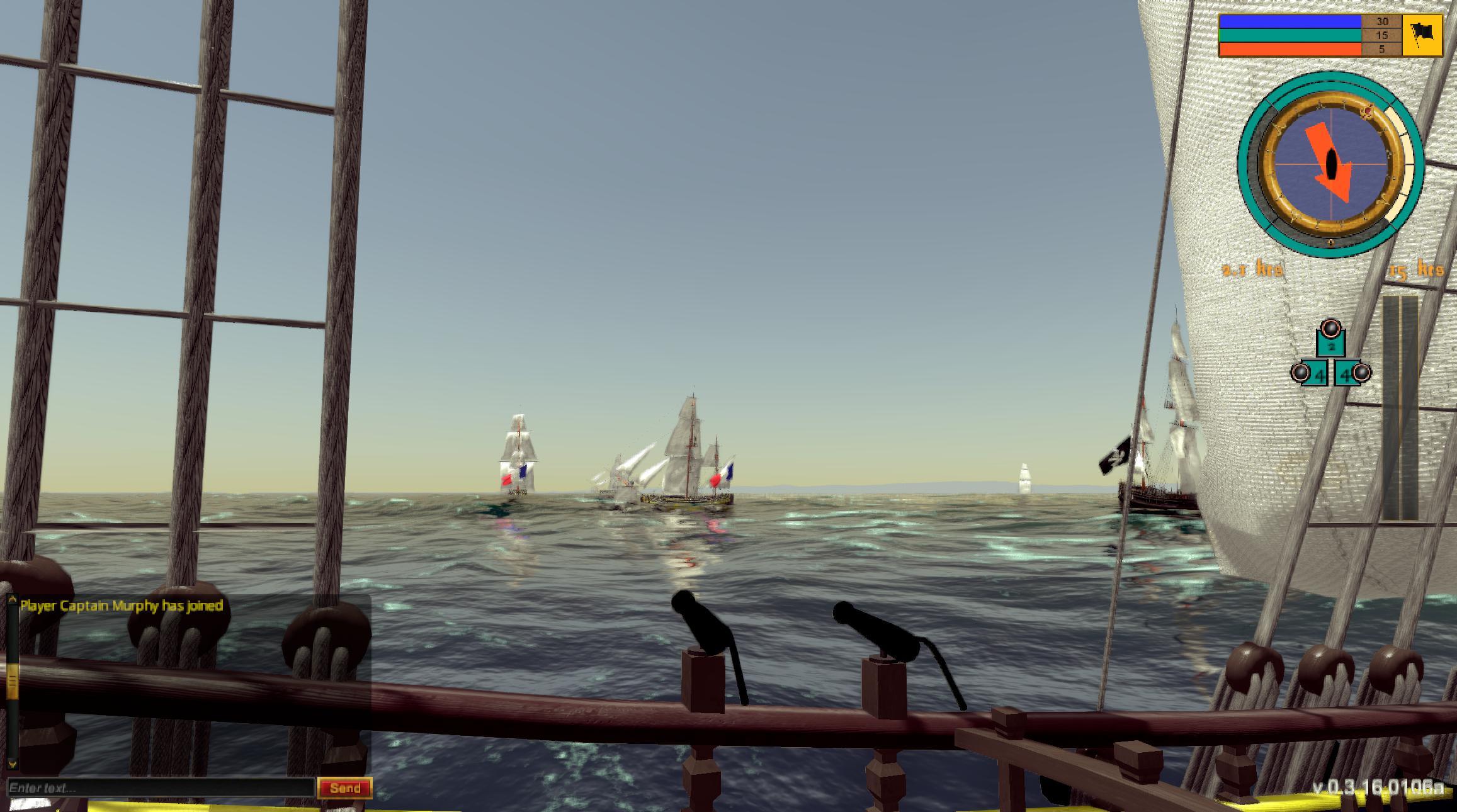Click the 2.1 kts speed readout
1457x812 pixels.
(1253, 268)
